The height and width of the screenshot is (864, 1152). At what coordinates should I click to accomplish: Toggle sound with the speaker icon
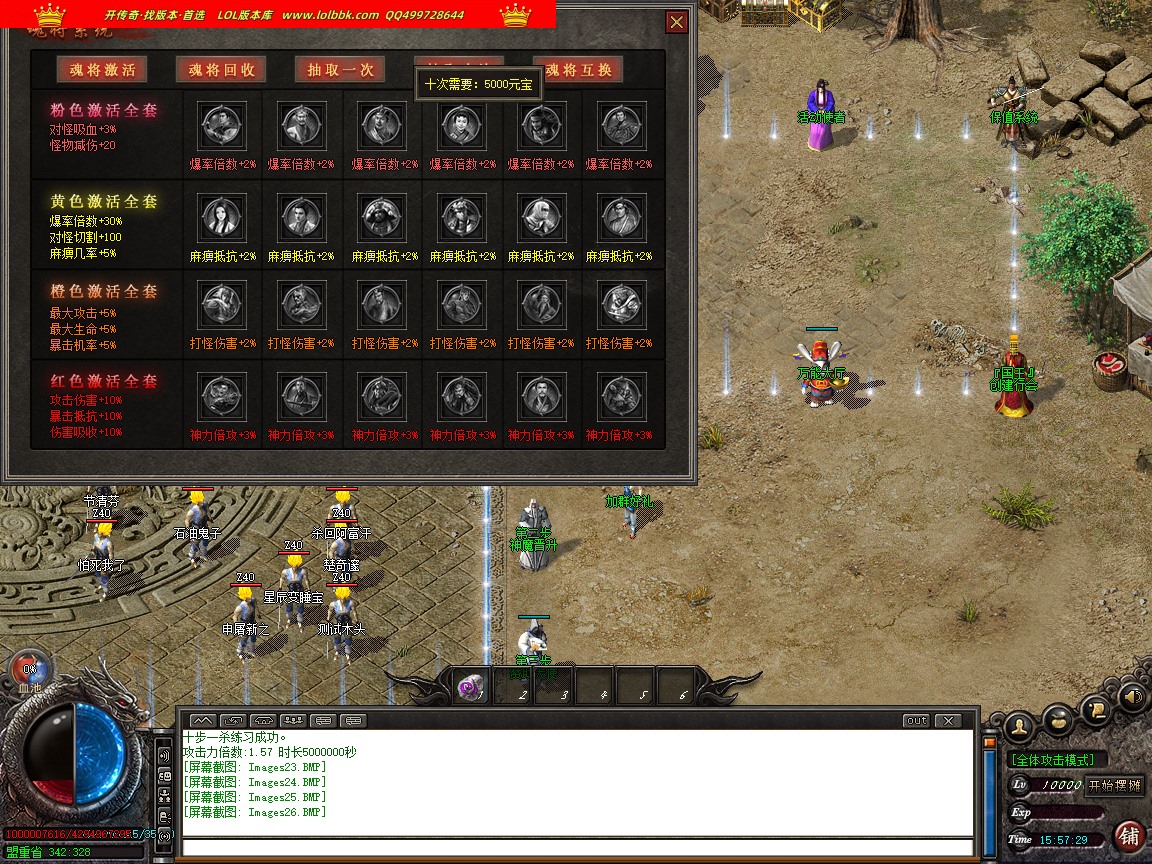pyautogui.click(x=1132, y=696)
